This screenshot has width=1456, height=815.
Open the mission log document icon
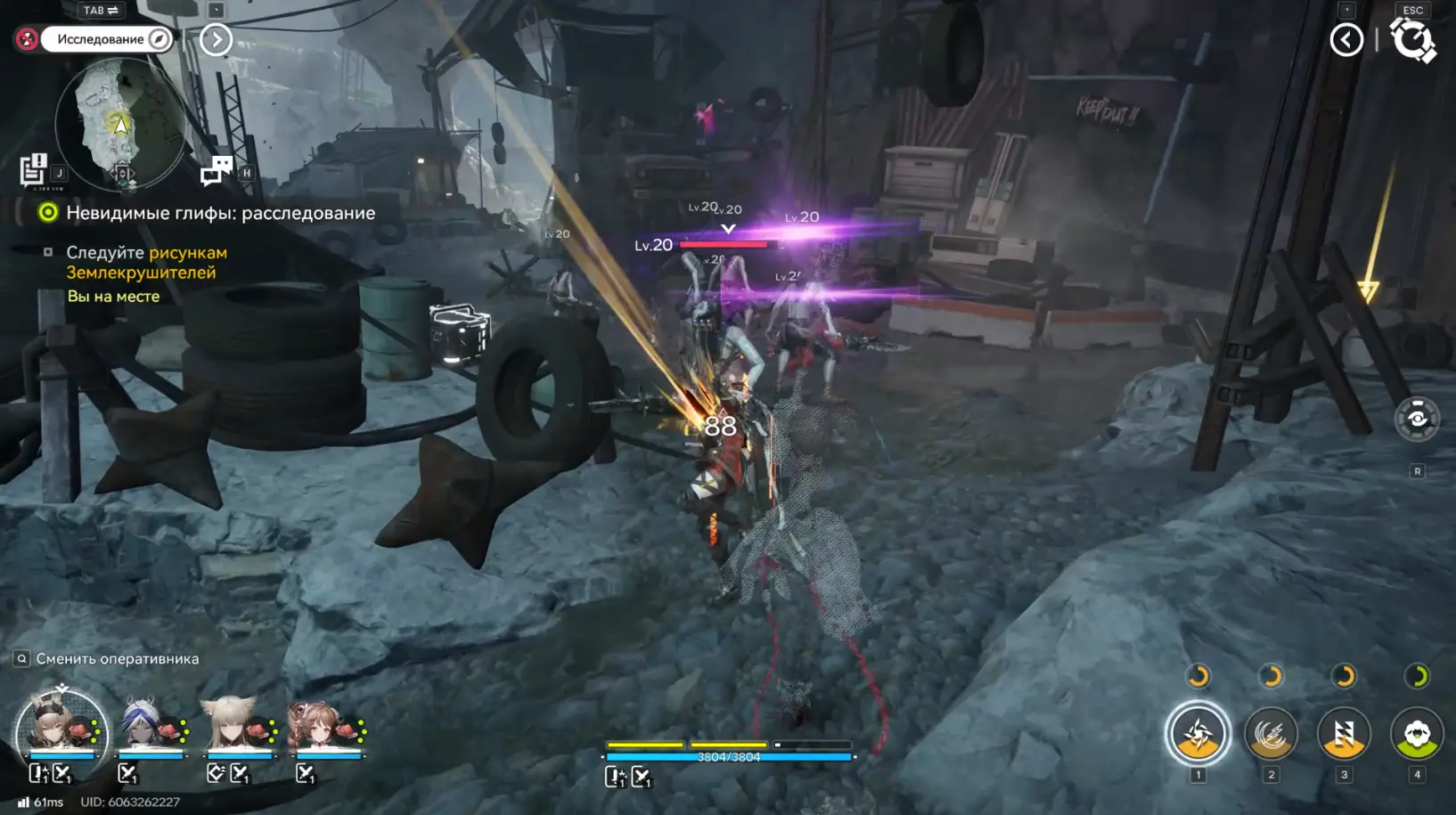[34, 170]
